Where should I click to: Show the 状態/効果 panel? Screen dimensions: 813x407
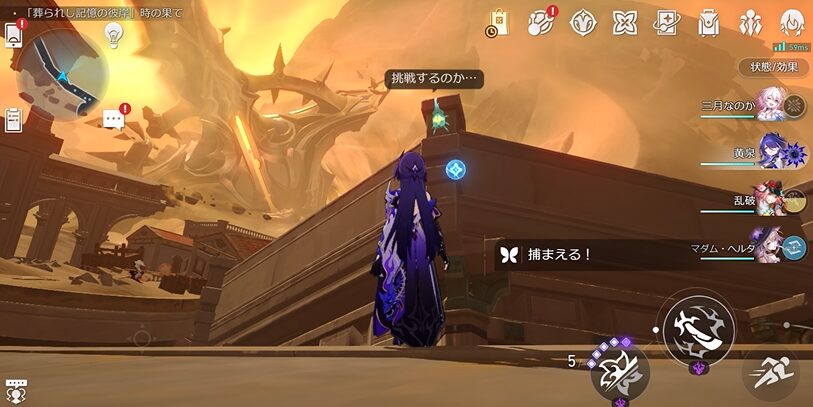774,67
